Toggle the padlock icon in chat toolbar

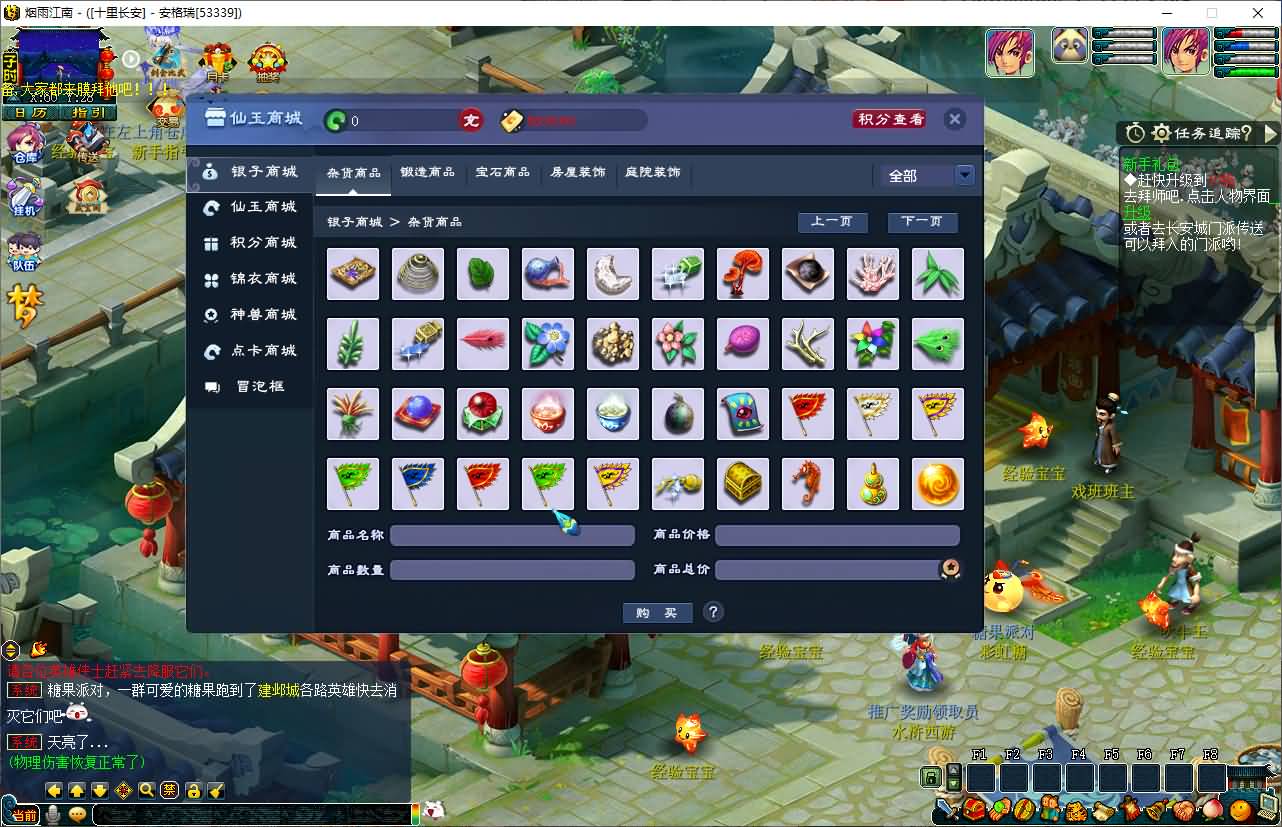pyautogui.click(x=193, y=792)
